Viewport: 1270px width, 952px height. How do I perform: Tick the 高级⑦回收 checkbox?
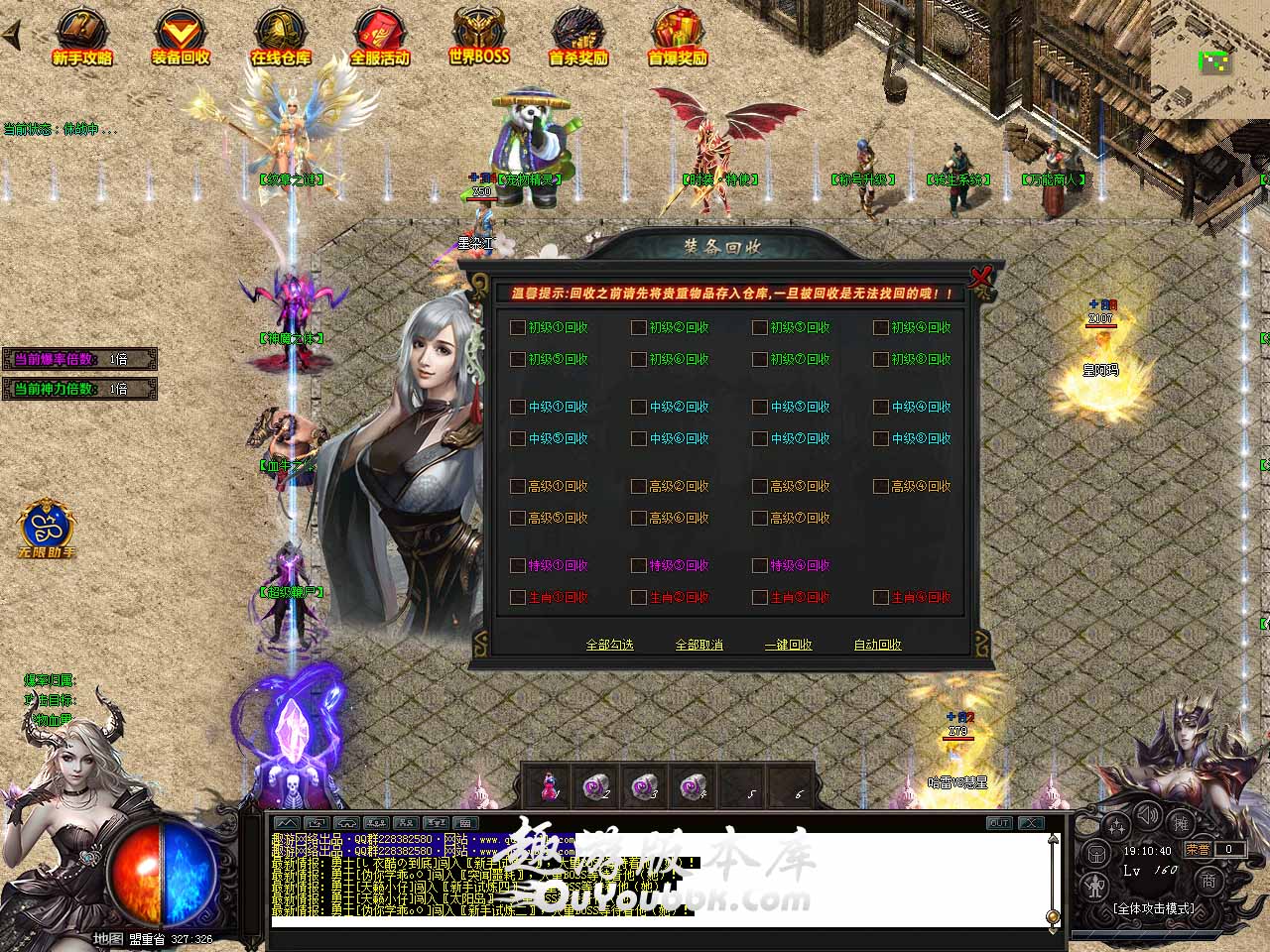760,518
